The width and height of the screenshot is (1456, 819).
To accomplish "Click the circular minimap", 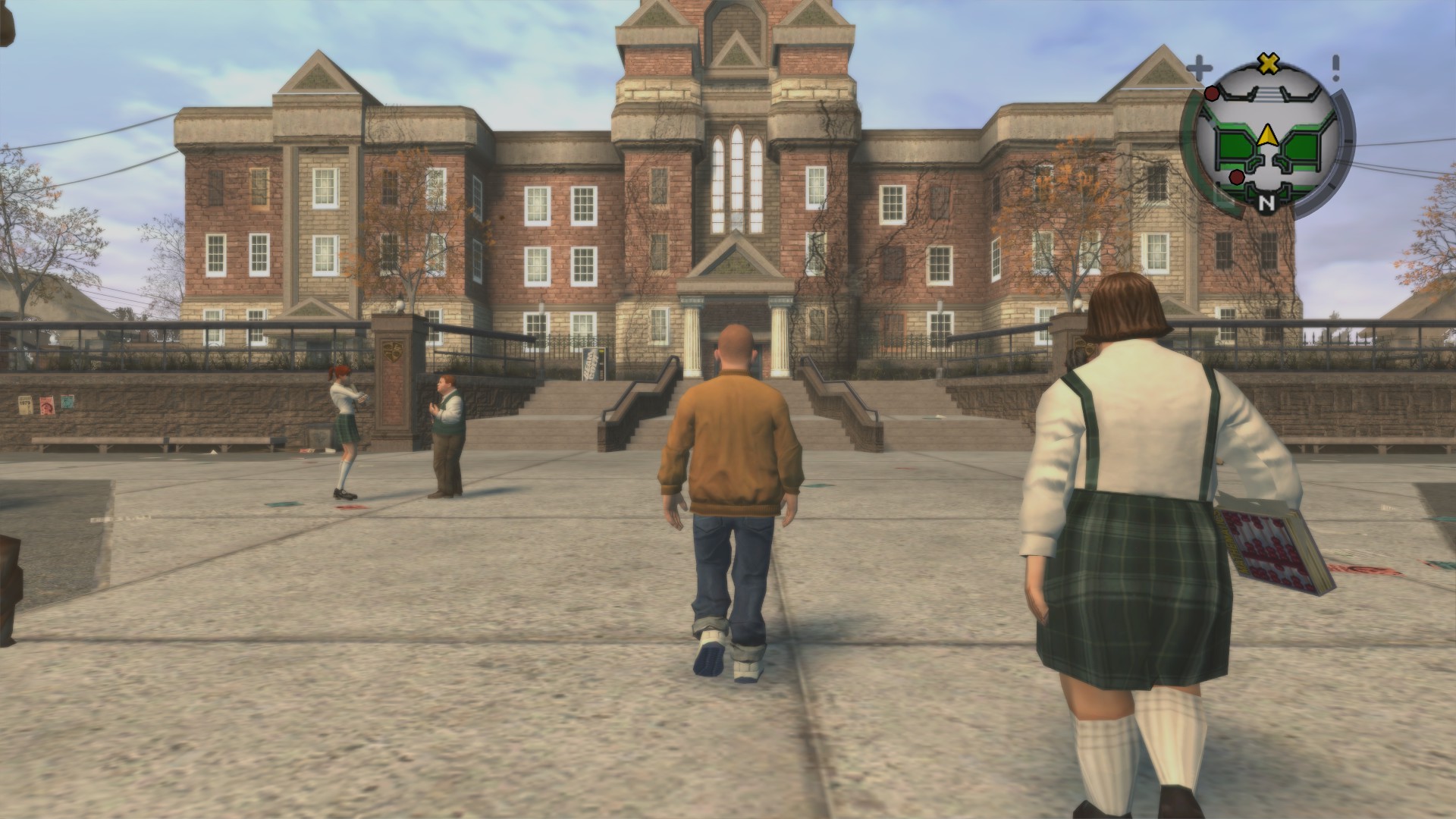I will point(1266,141).
